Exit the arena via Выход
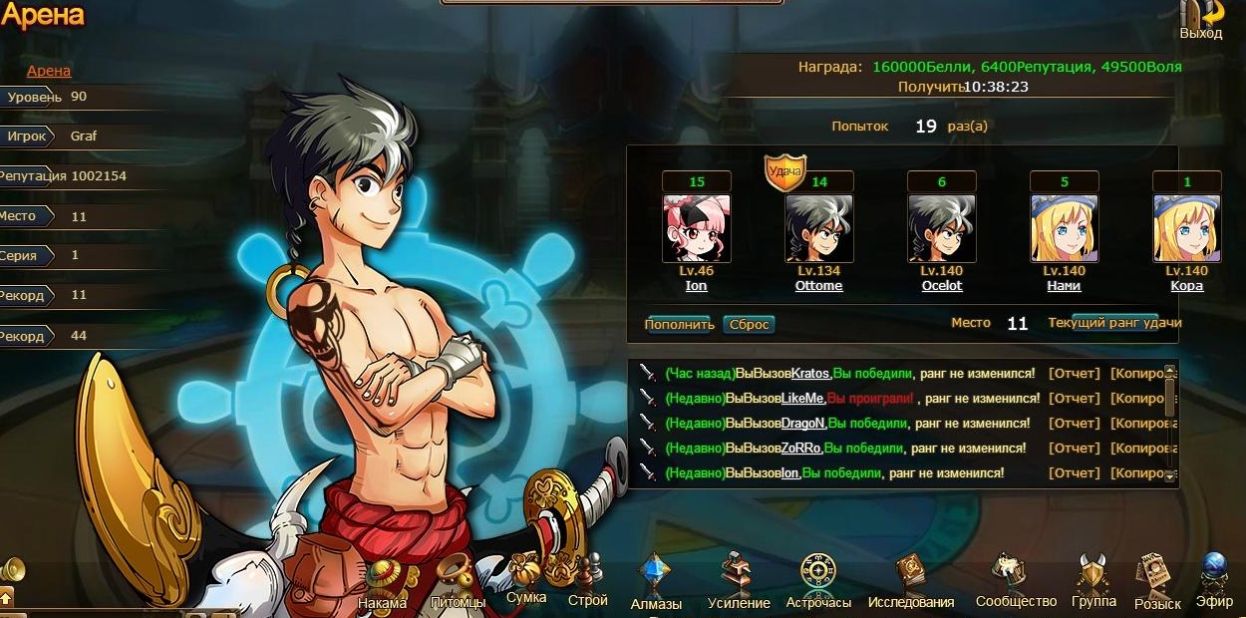Viewport: 1246px width, 618px height. 1200,20
